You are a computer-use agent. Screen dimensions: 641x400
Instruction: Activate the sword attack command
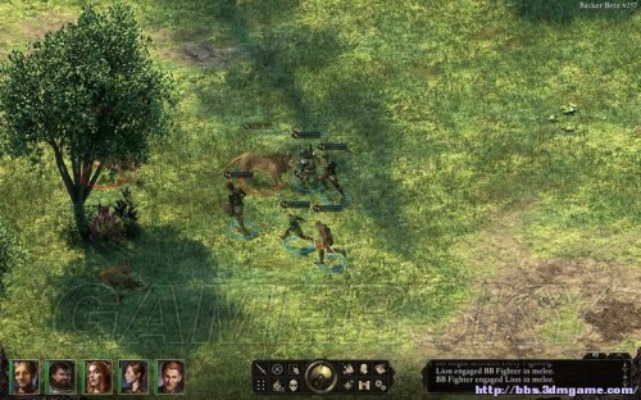click(x=261, y=369)
